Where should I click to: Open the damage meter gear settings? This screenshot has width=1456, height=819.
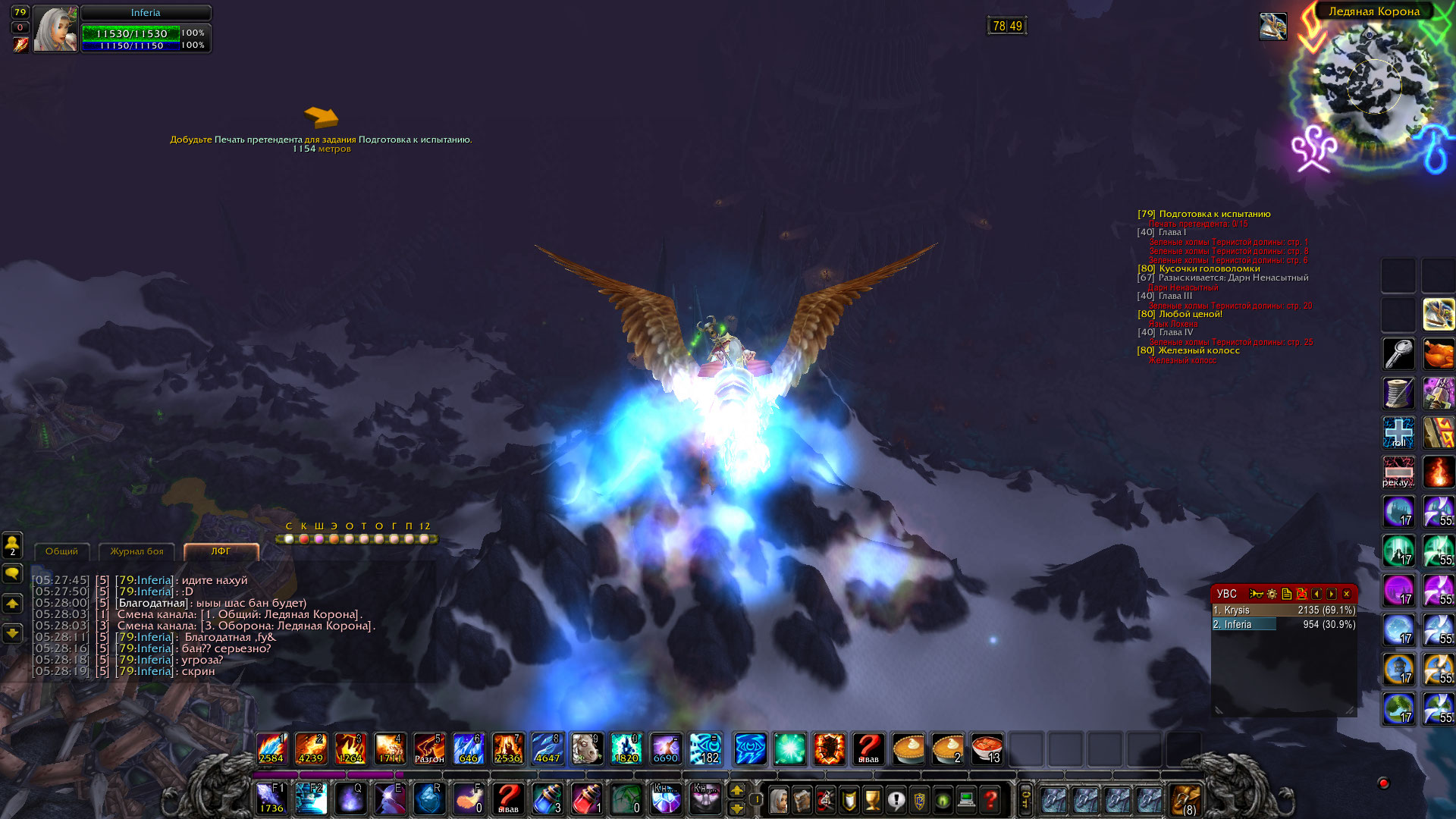pos(1272,594)
